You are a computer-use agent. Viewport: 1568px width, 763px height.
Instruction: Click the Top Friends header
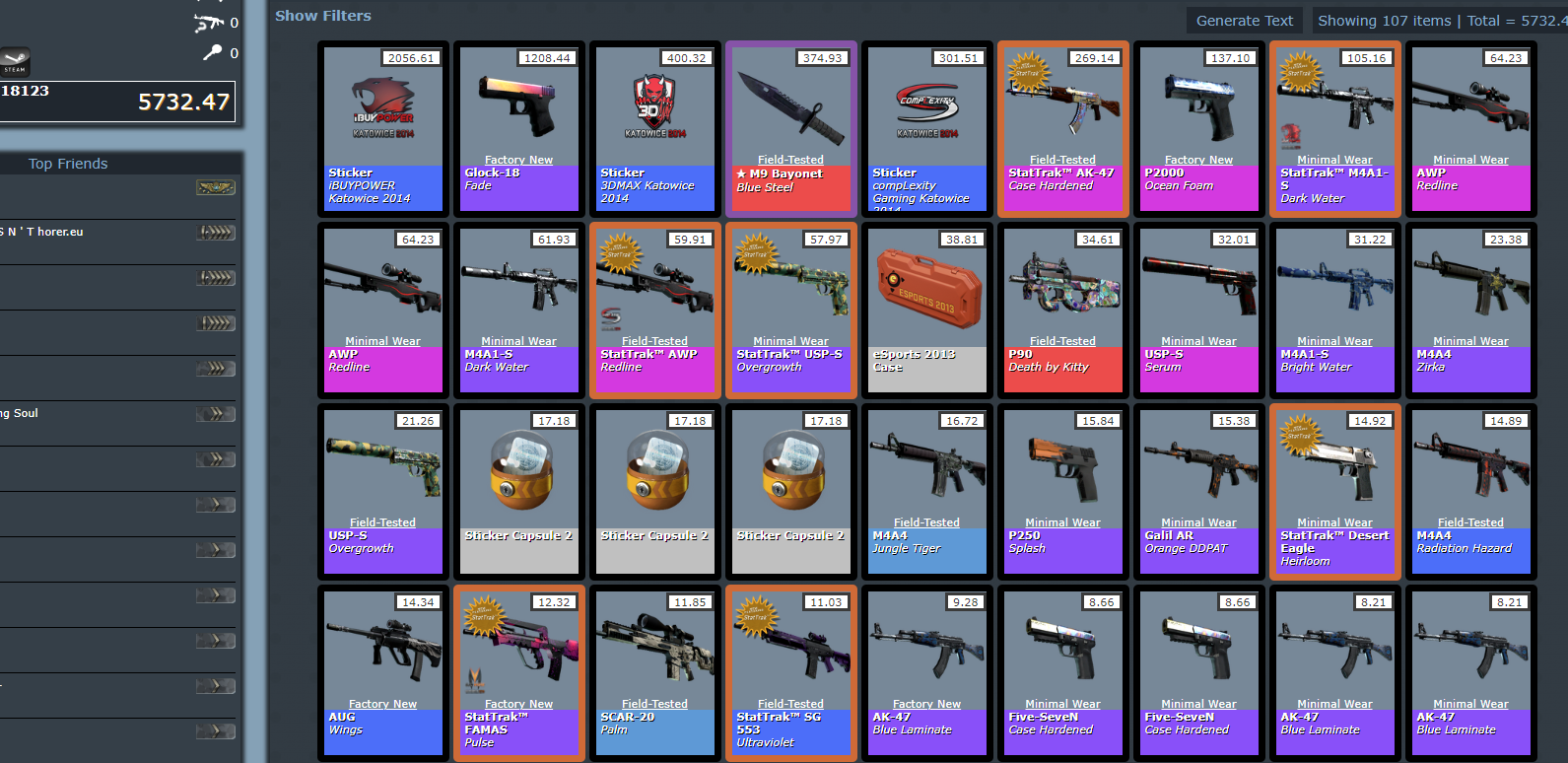67,164
